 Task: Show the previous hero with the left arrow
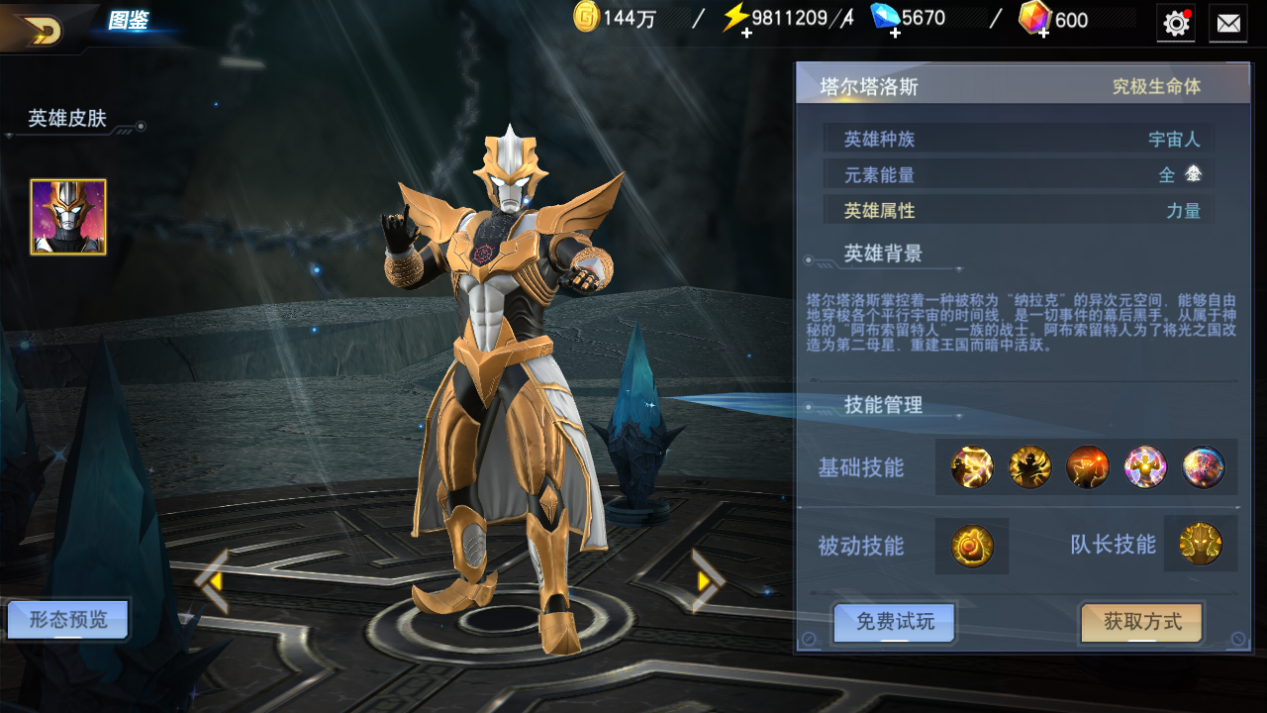212,580
